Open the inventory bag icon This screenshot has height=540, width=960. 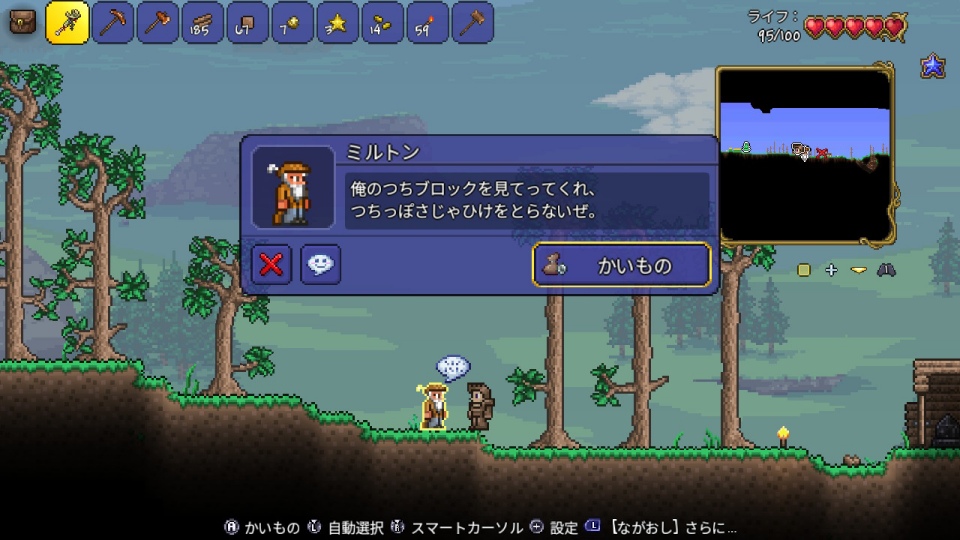tap(22, 21)
